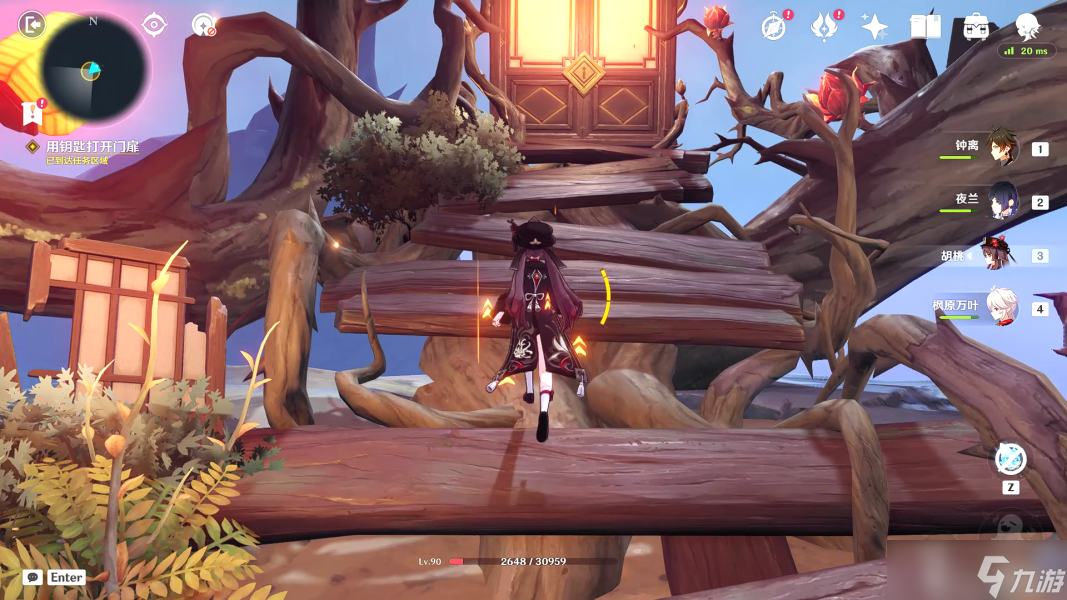Open the chat box speech-bubble icon
Viewport: 1067px width, 600px height.
point(32,577)
